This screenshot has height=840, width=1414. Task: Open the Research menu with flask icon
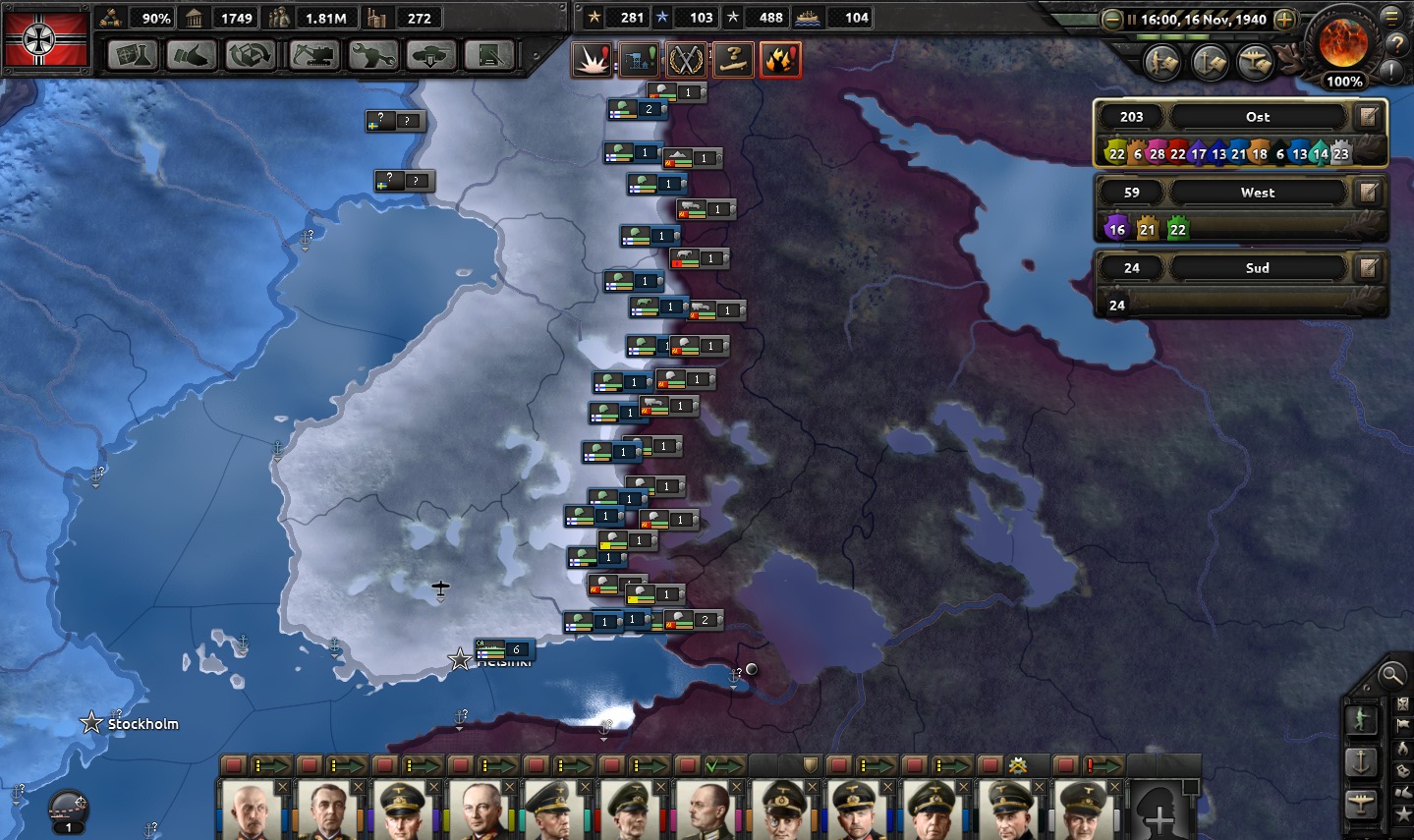tap(133, 55)
